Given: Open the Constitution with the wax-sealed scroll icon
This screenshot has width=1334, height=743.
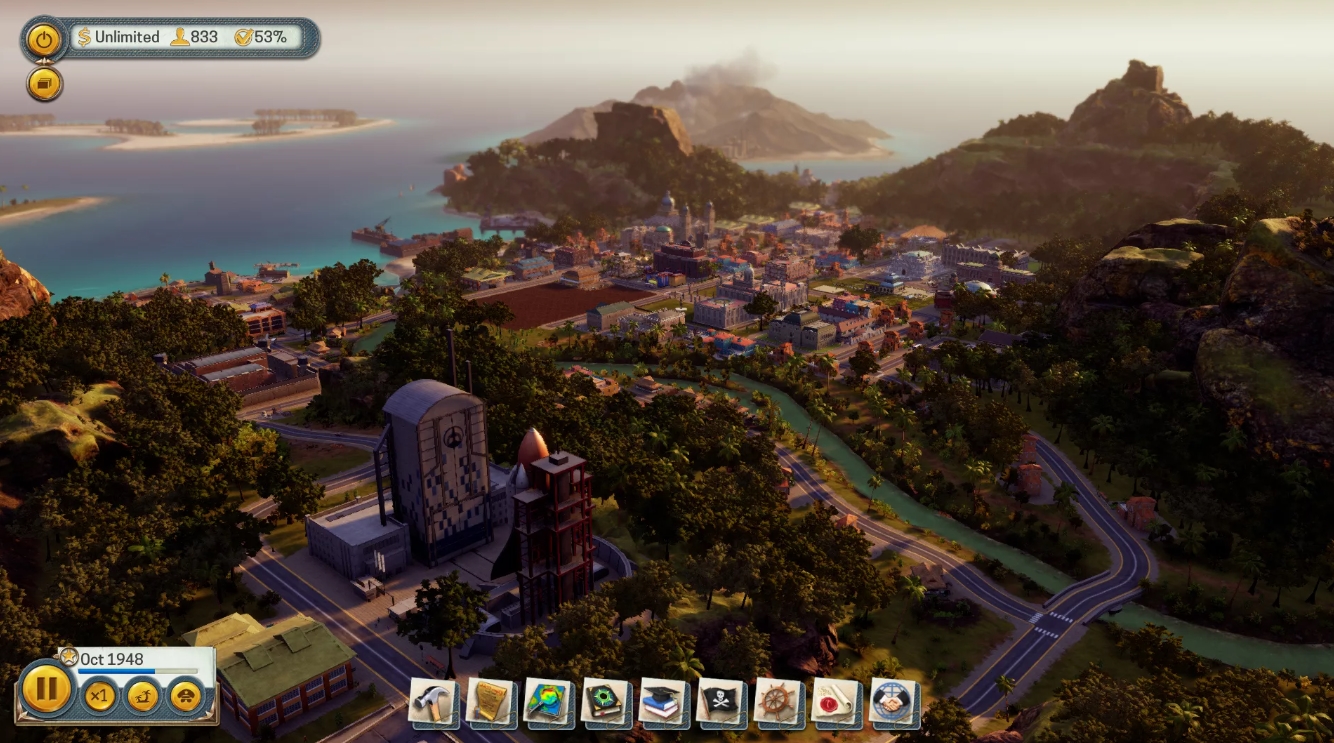Looking at the screenshot, I should pos(829,704).
